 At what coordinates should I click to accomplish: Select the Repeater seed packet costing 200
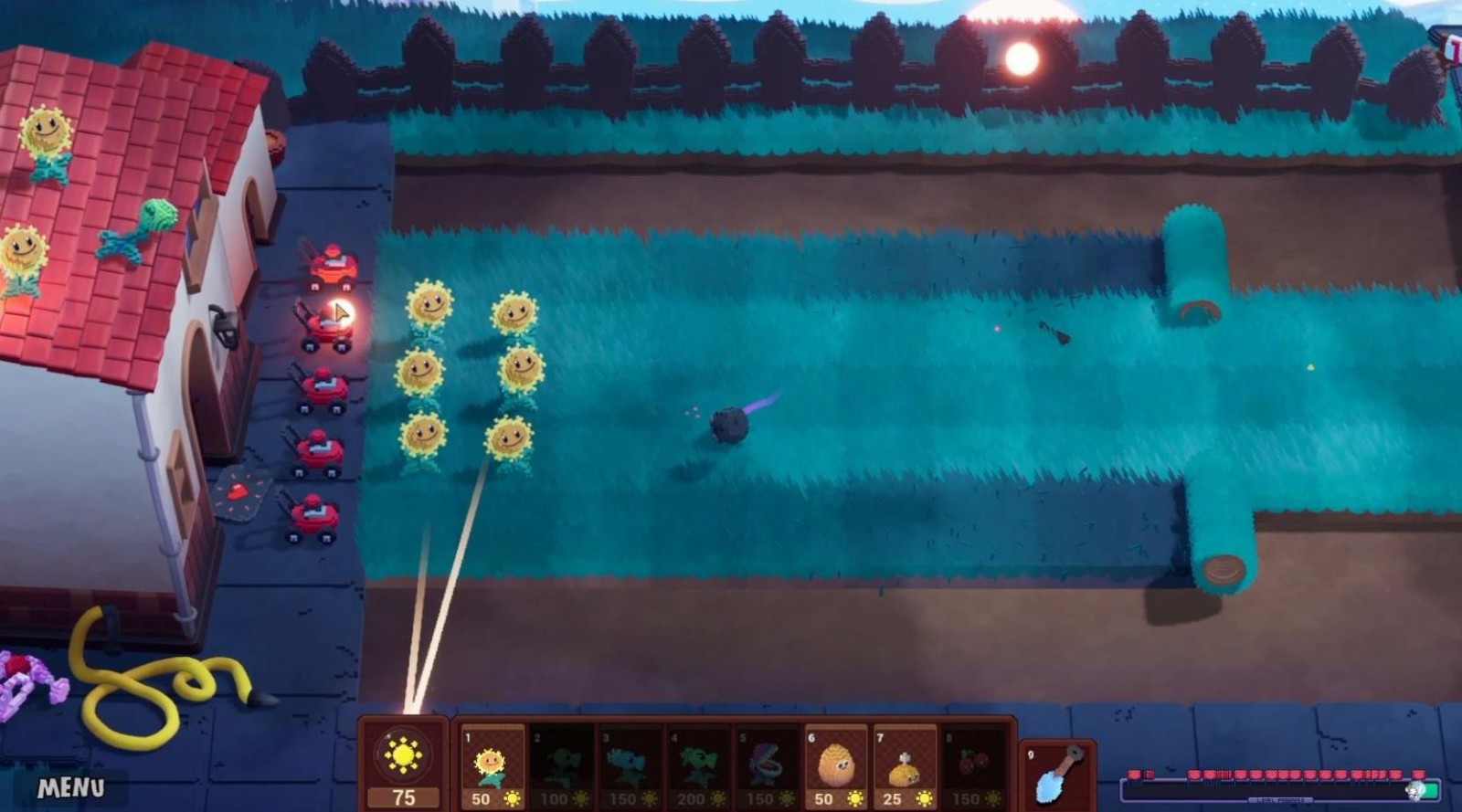point(698,767)
